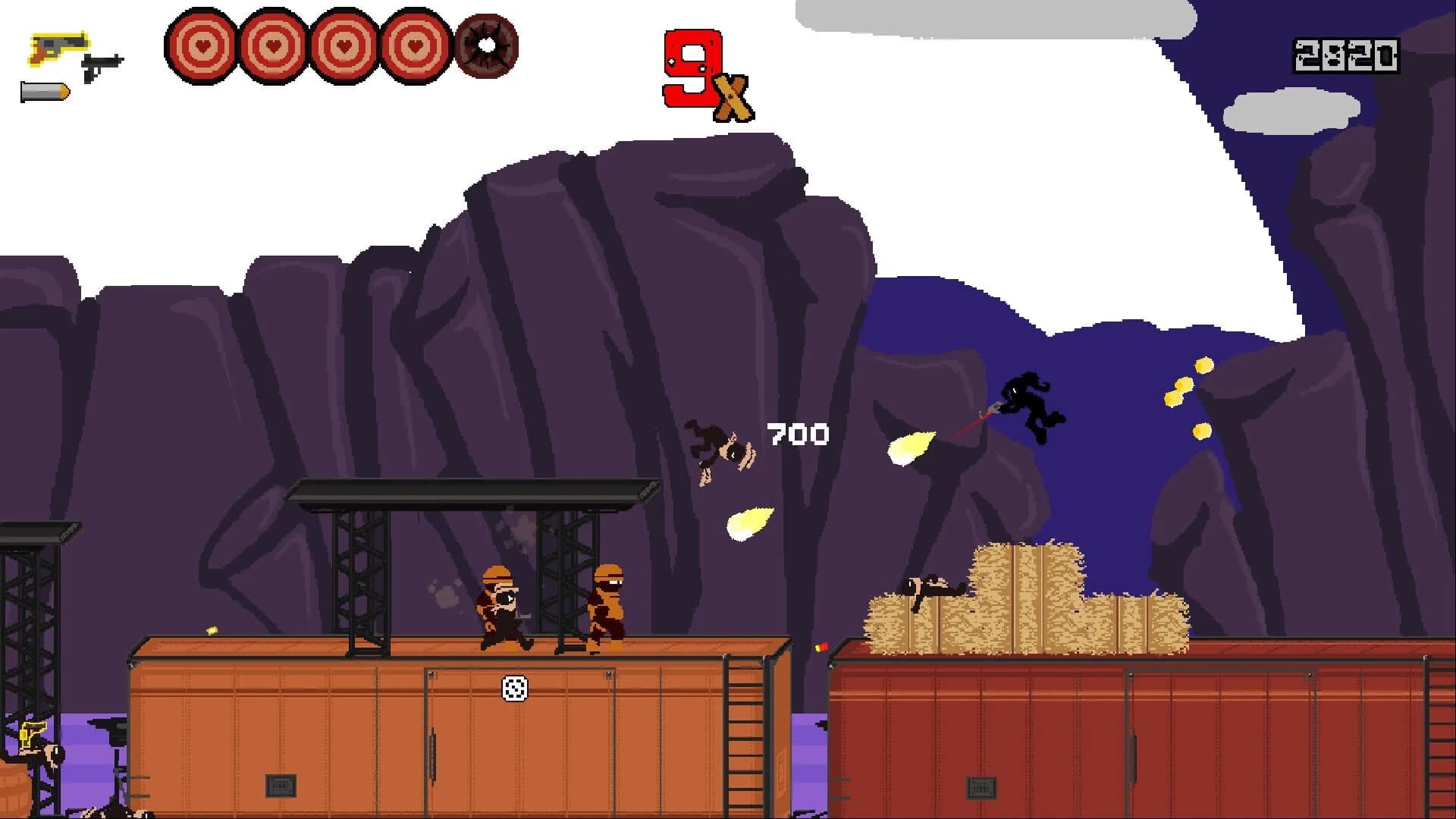Click the black jumping player character
The height and width of the screenshot is (819, 1456).
1031,402
